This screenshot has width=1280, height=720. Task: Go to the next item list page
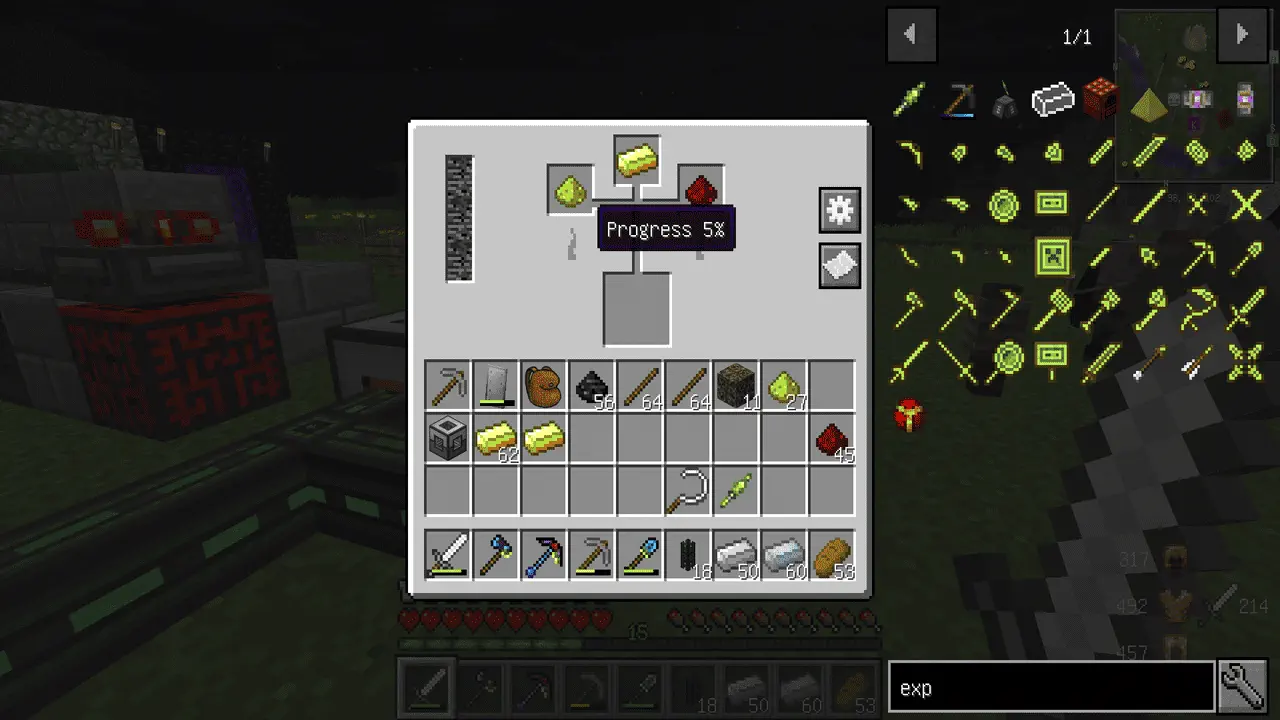click(x=1242, y=35)
